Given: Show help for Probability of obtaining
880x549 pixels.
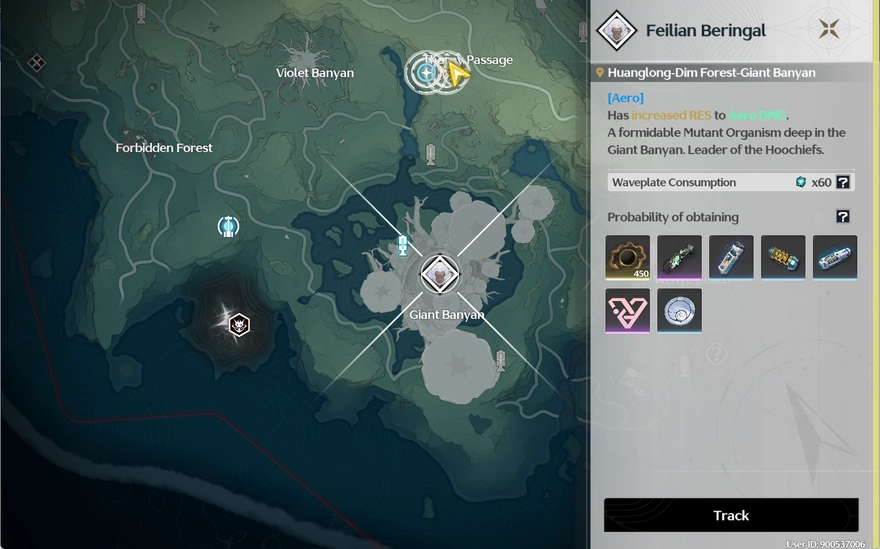Looking at the screenshot, I should (x=843, y=216).
